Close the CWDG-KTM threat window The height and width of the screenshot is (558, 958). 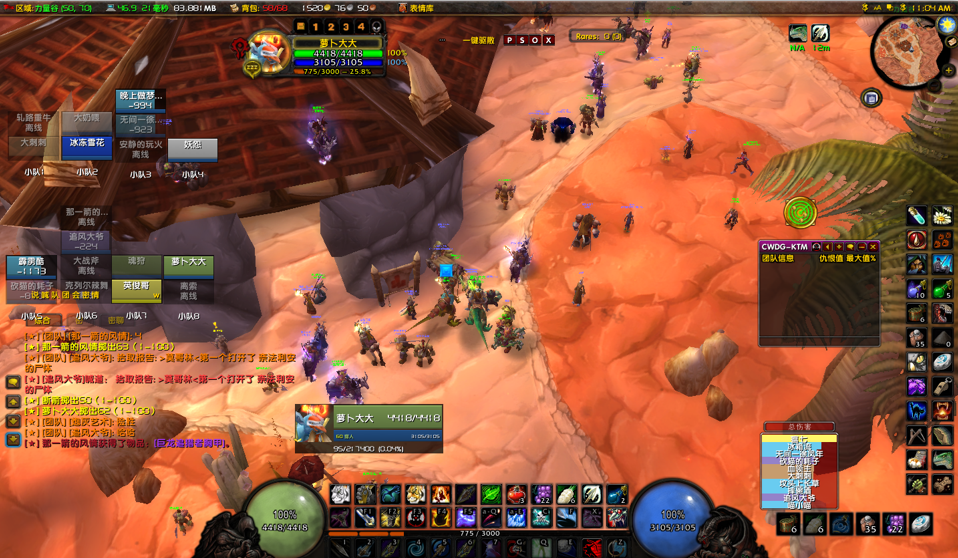coord(872,246)
